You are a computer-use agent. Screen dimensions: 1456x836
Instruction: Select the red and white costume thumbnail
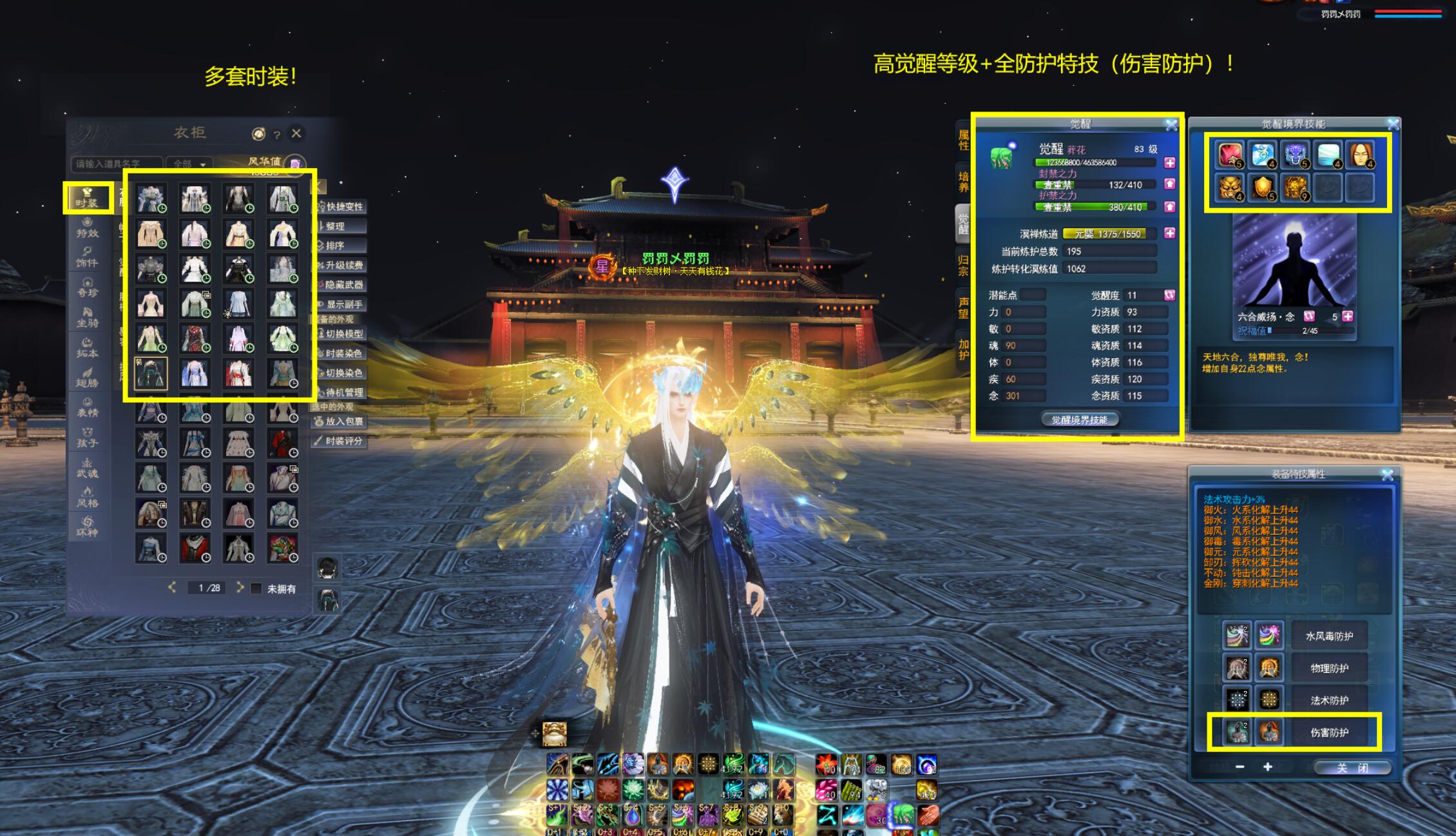[x=238, y=374]
